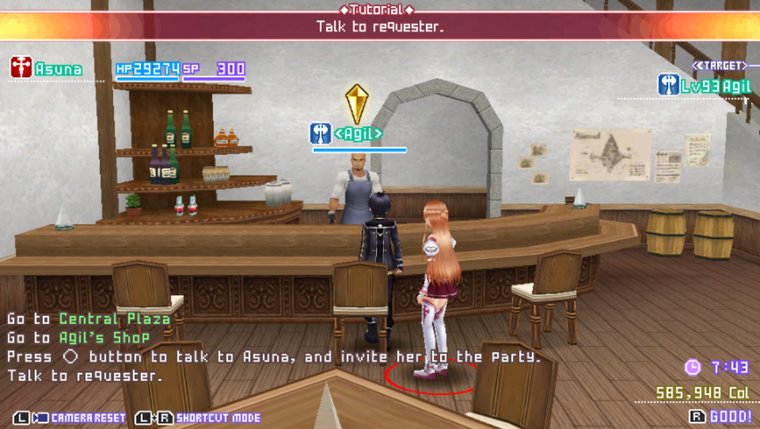Viewport: 760px width, 429px height.
Task: Click the Lv93 Agil target panel
Action: [704, 85]
